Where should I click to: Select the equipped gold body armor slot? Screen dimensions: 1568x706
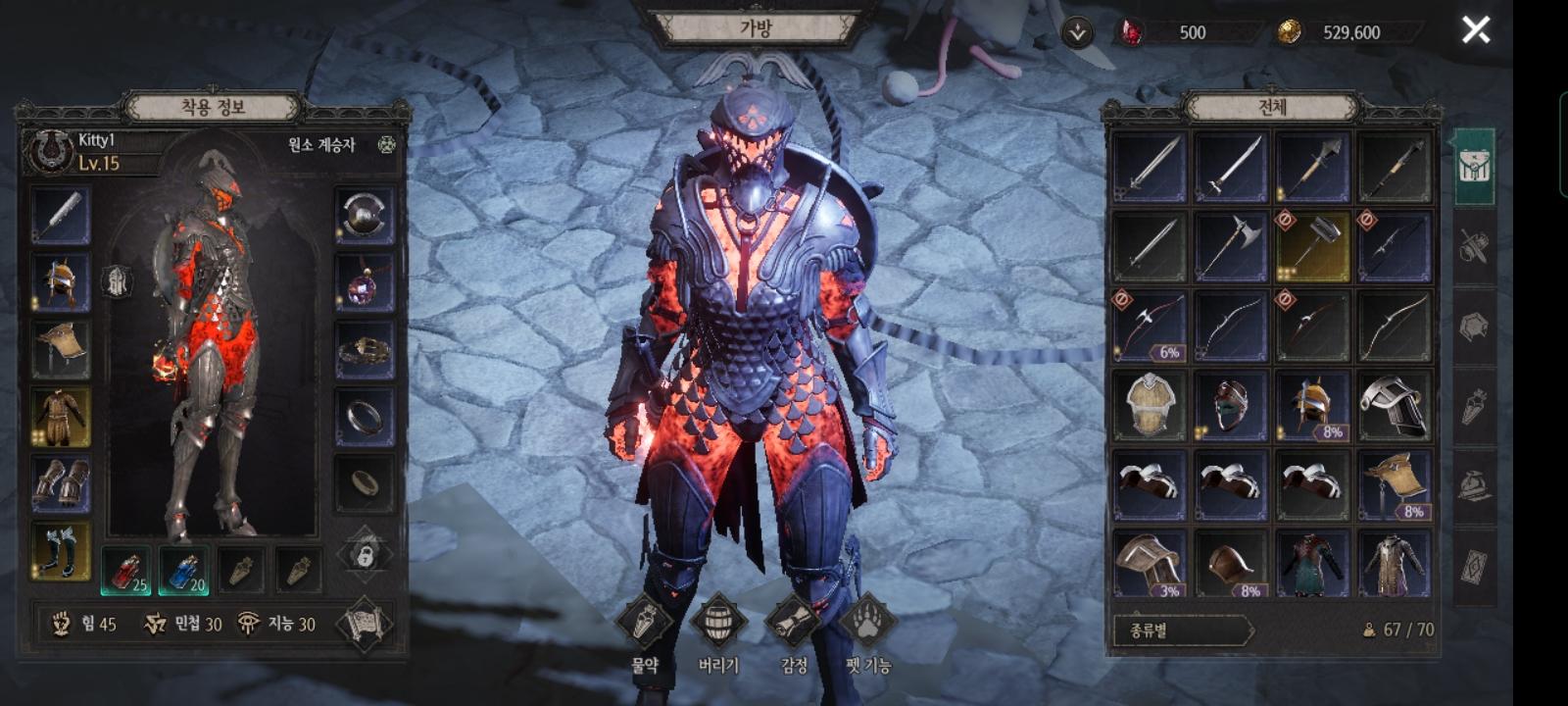click(x=61, y=417)
